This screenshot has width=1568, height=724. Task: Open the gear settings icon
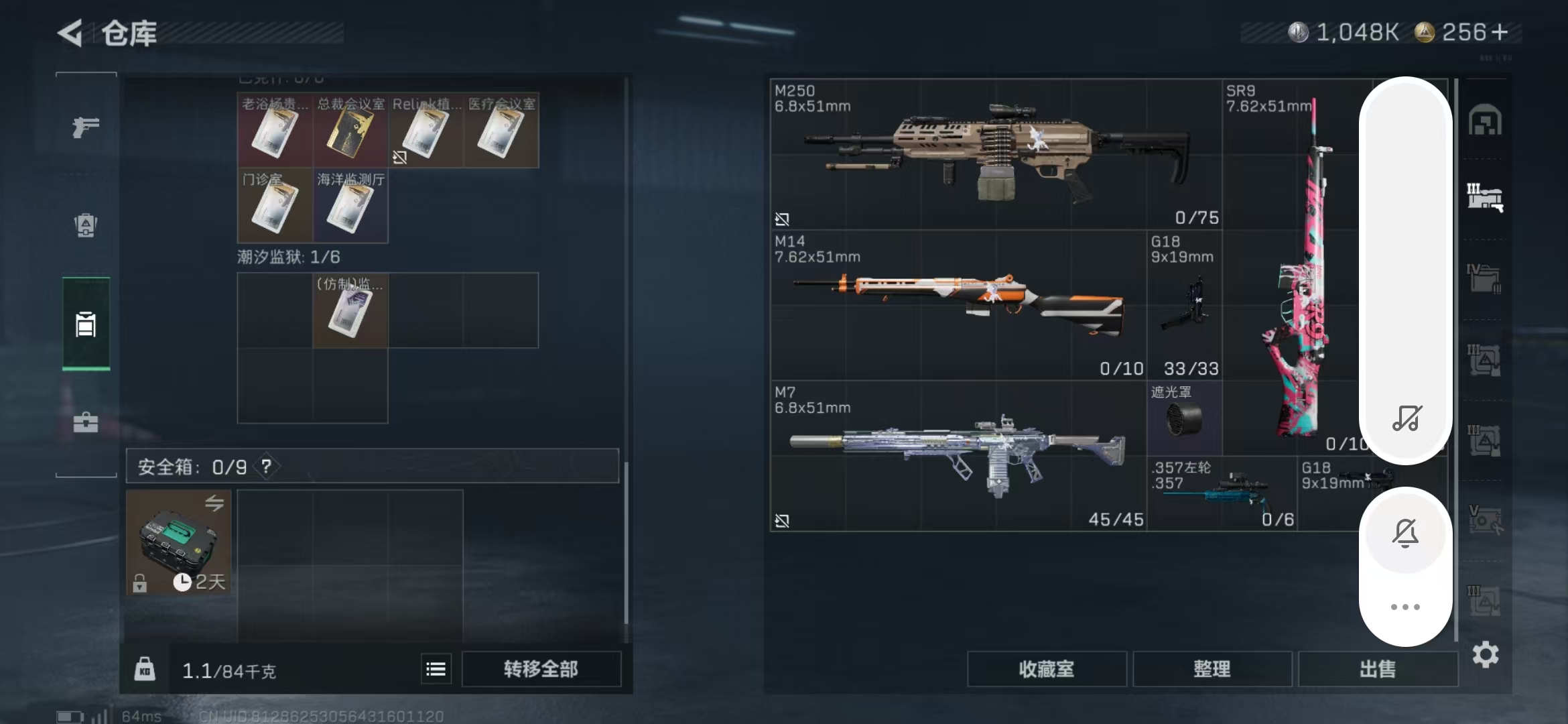pyautogui.click(x=1485, y=654)
